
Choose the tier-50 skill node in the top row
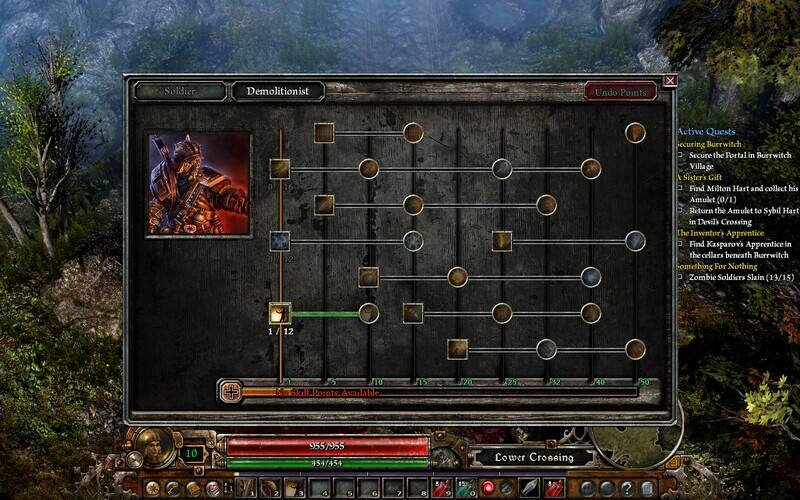pyautogui.click(x=635, y=132)
